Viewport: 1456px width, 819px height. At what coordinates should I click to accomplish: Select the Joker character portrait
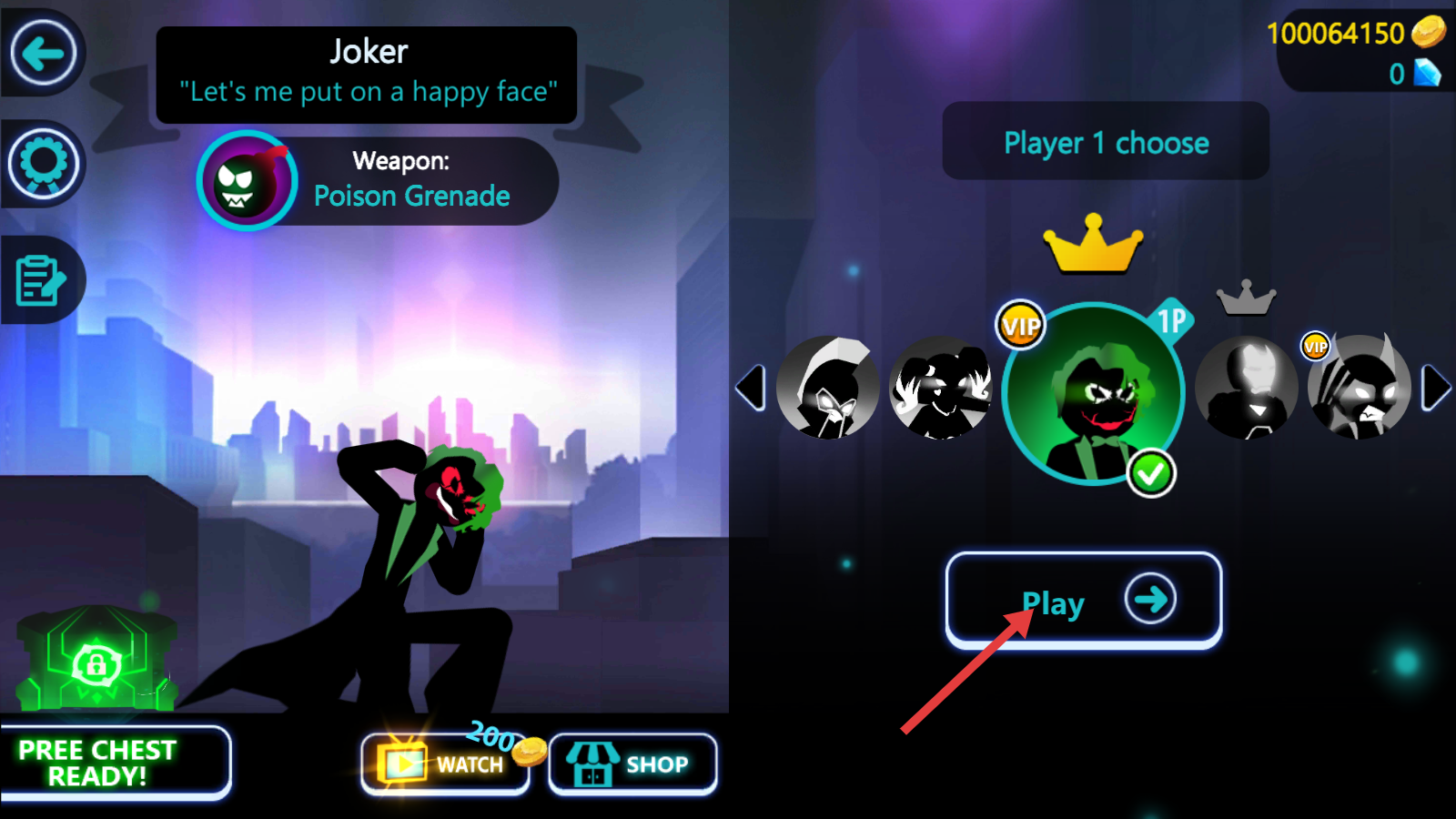(x=1093, y=394)
